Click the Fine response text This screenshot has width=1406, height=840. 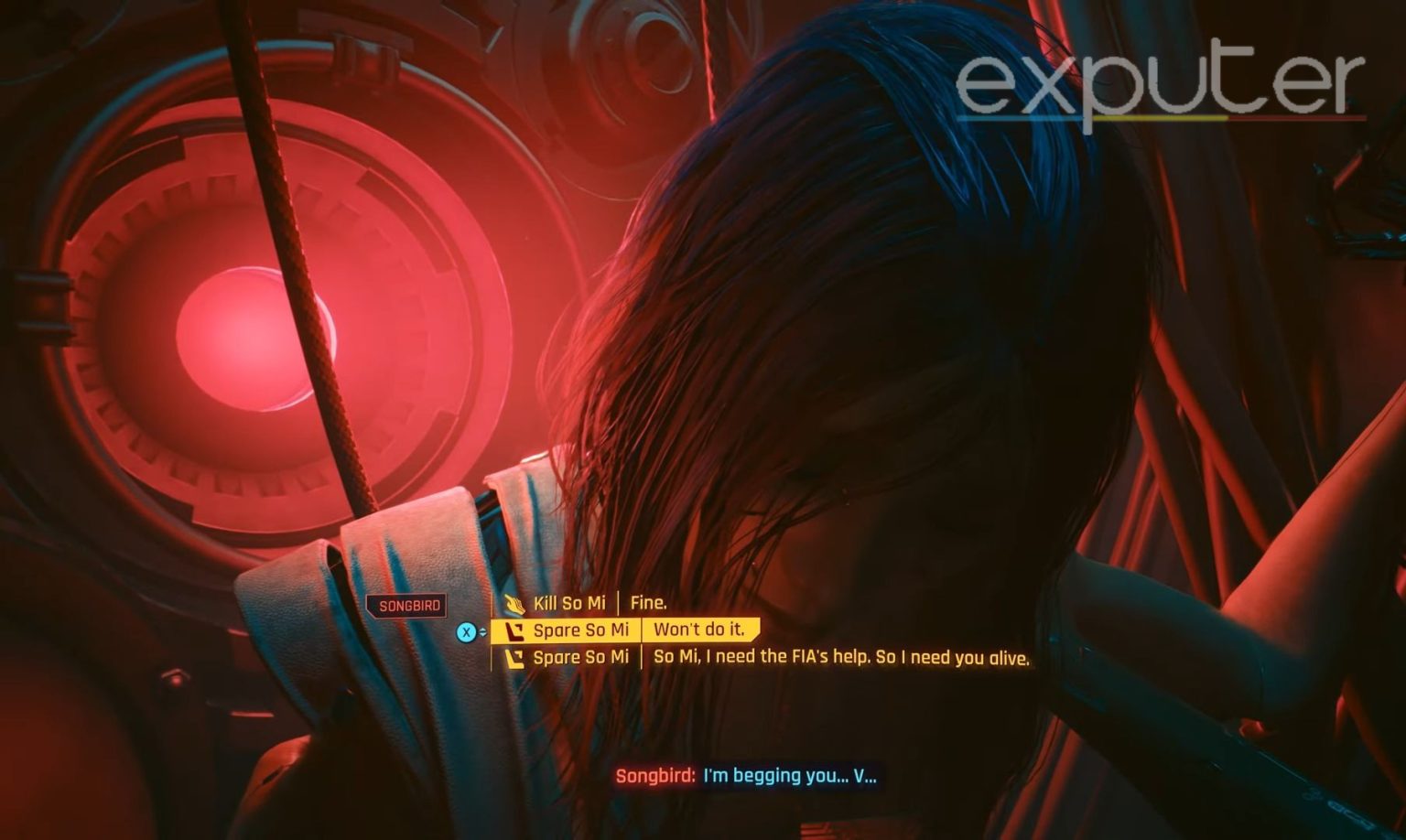click(650, 603)
